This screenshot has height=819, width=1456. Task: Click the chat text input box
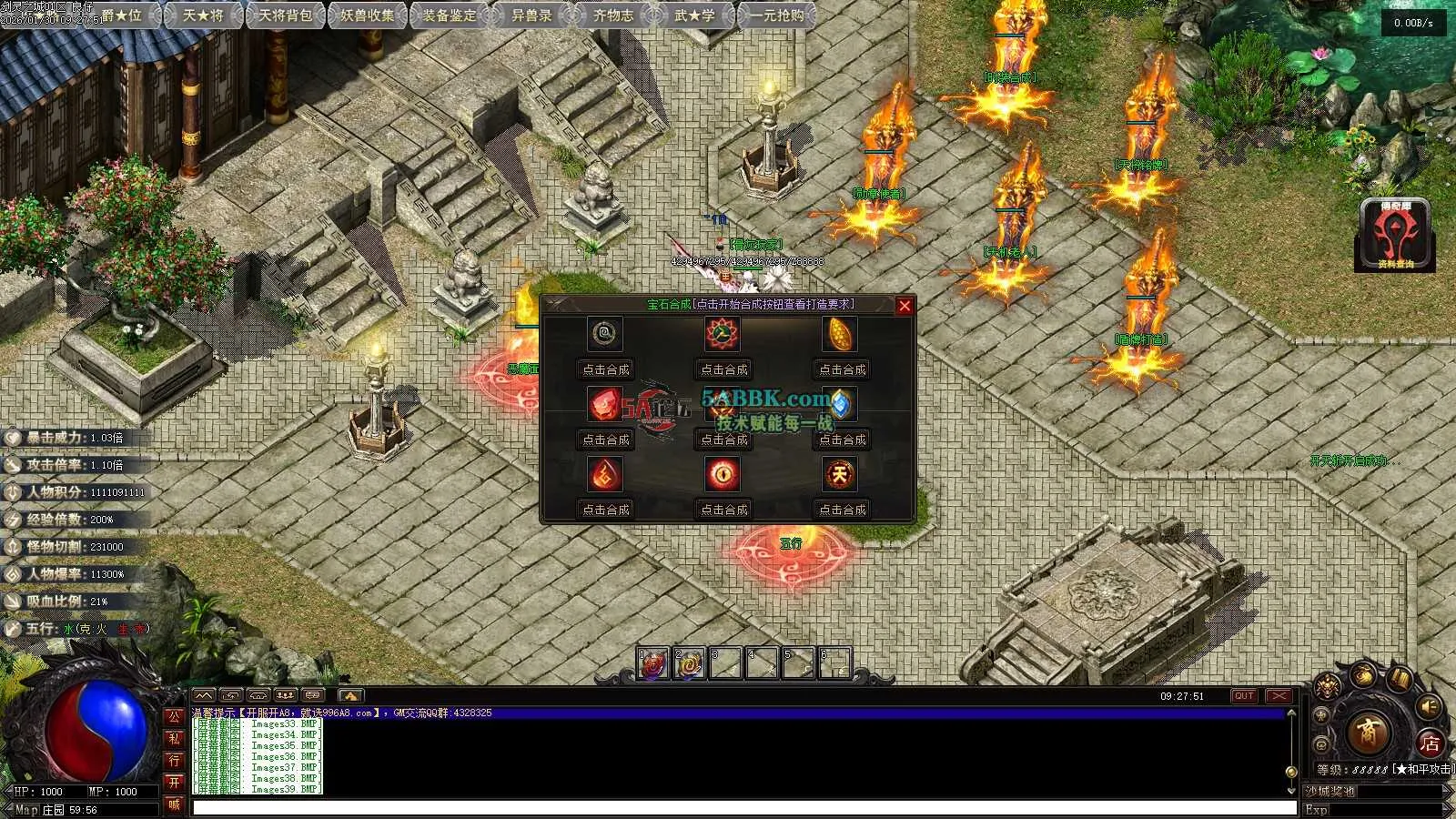coord(743,807)
